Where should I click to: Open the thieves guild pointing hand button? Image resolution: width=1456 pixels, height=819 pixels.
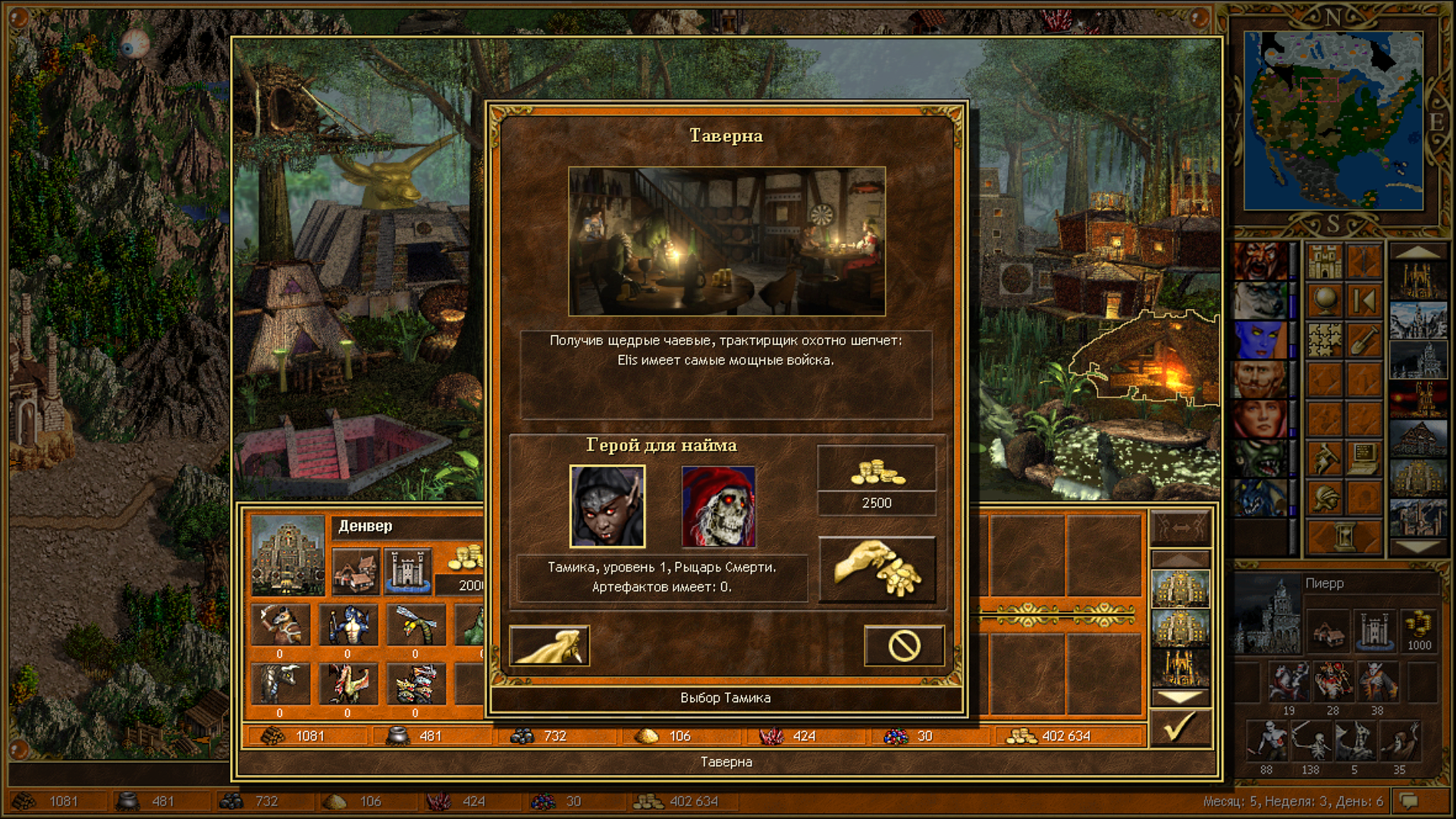click(x=549, y=646)
